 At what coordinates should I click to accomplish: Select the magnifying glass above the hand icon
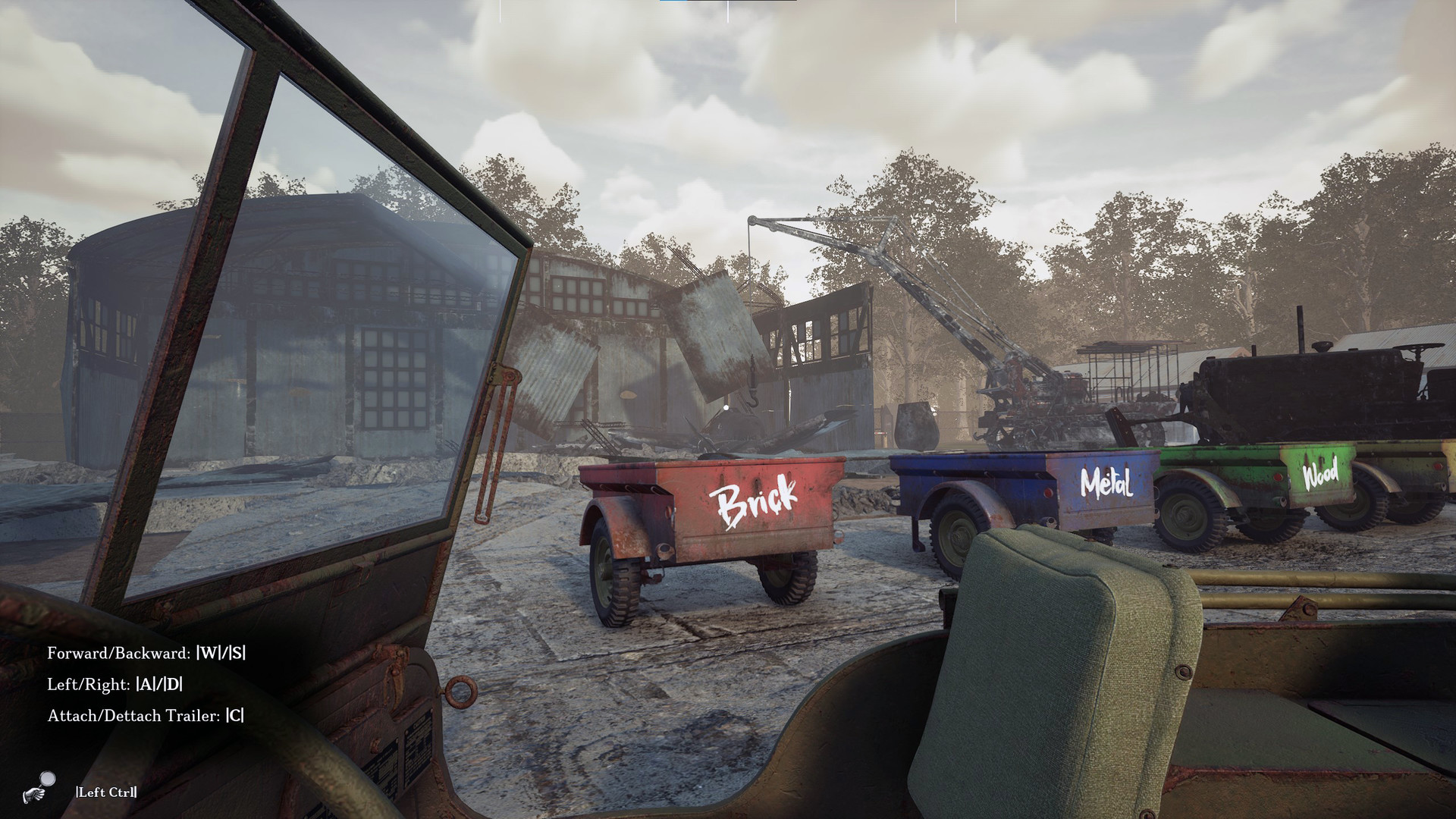[x=47, y=779]
